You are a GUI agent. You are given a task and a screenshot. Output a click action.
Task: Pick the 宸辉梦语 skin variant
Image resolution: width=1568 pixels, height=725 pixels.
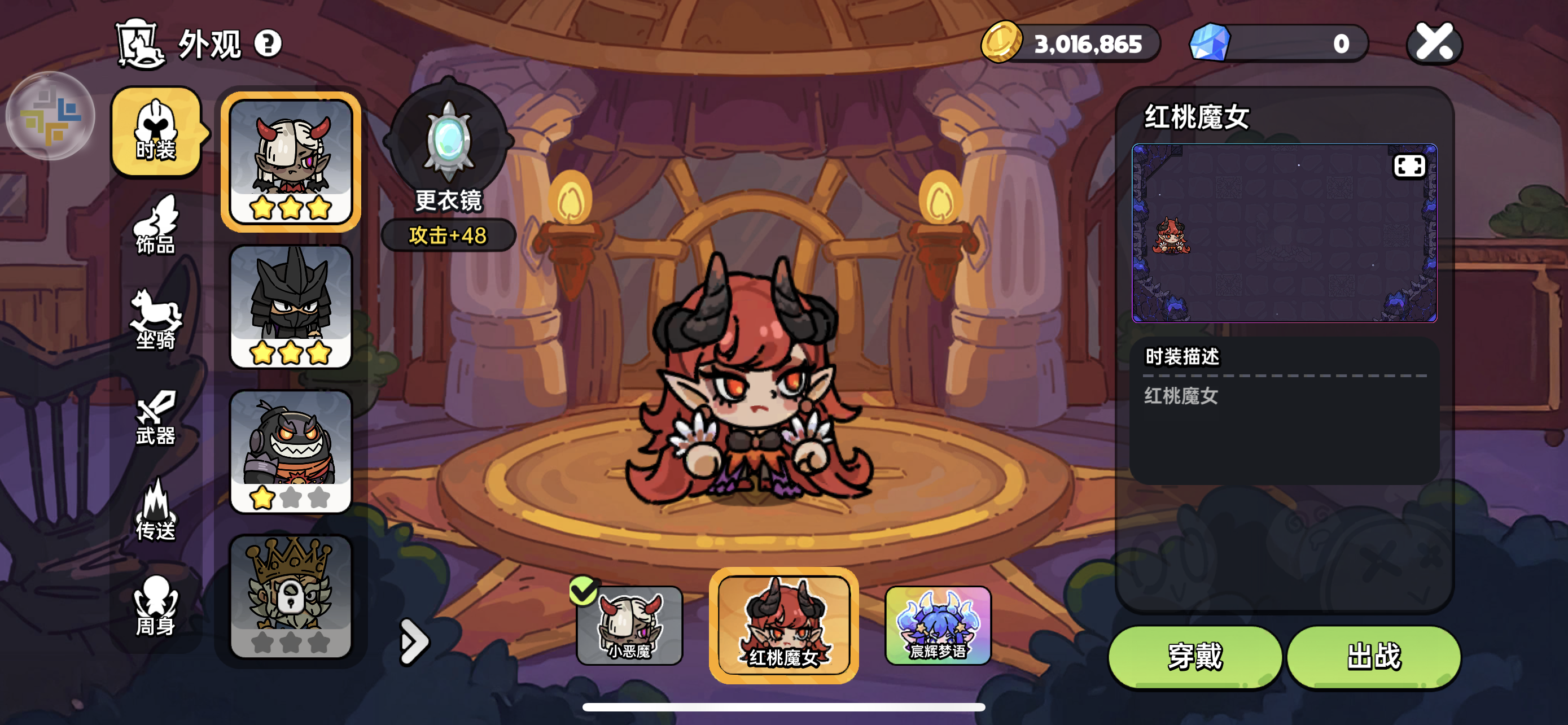coord(938,625)
